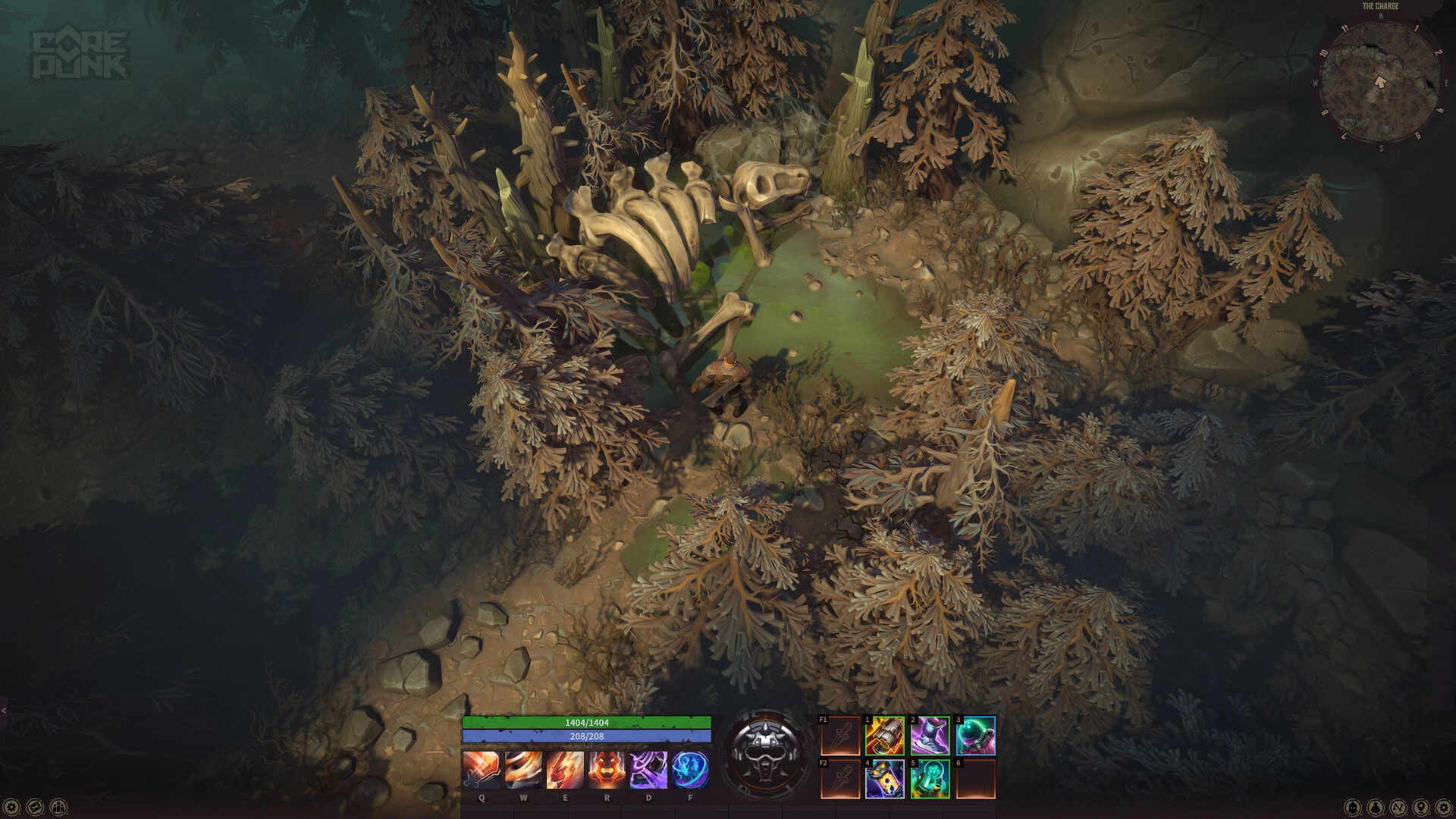Activate the yellow canister item
This screenshot has height=819, width=1456.
point(885,779)
